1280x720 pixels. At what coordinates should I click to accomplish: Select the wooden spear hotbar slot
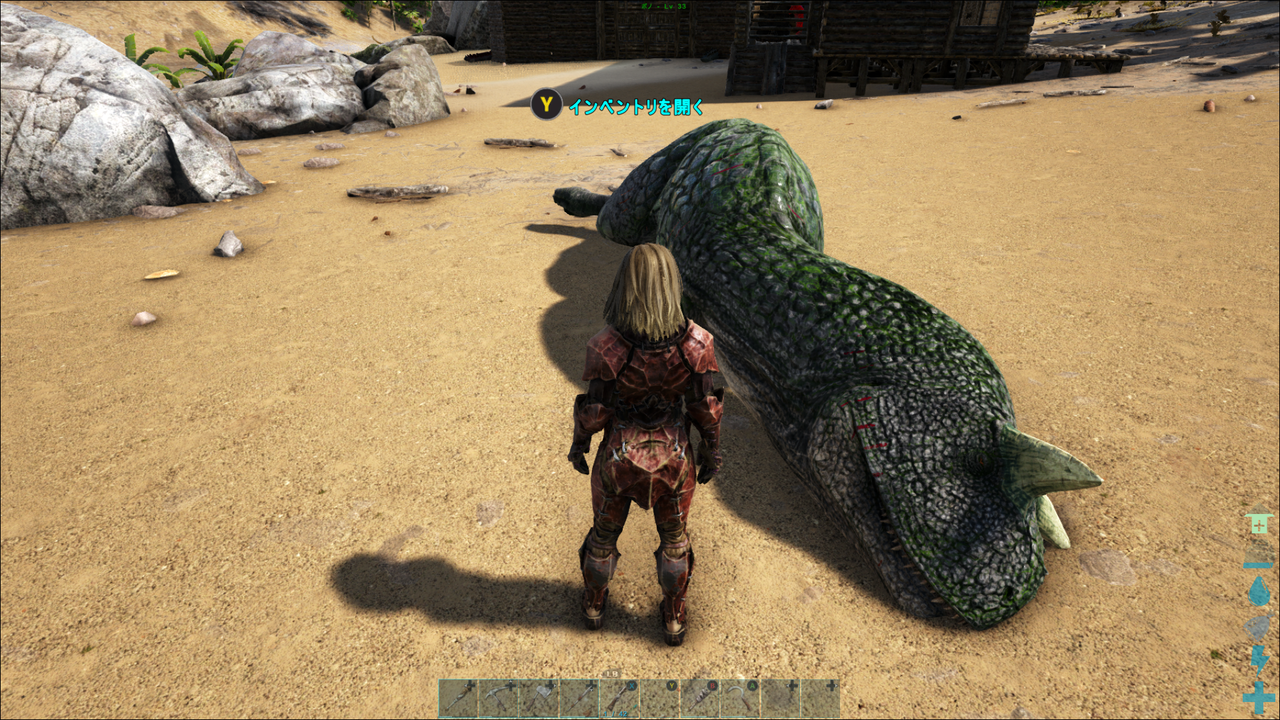[x=578, y=695]
